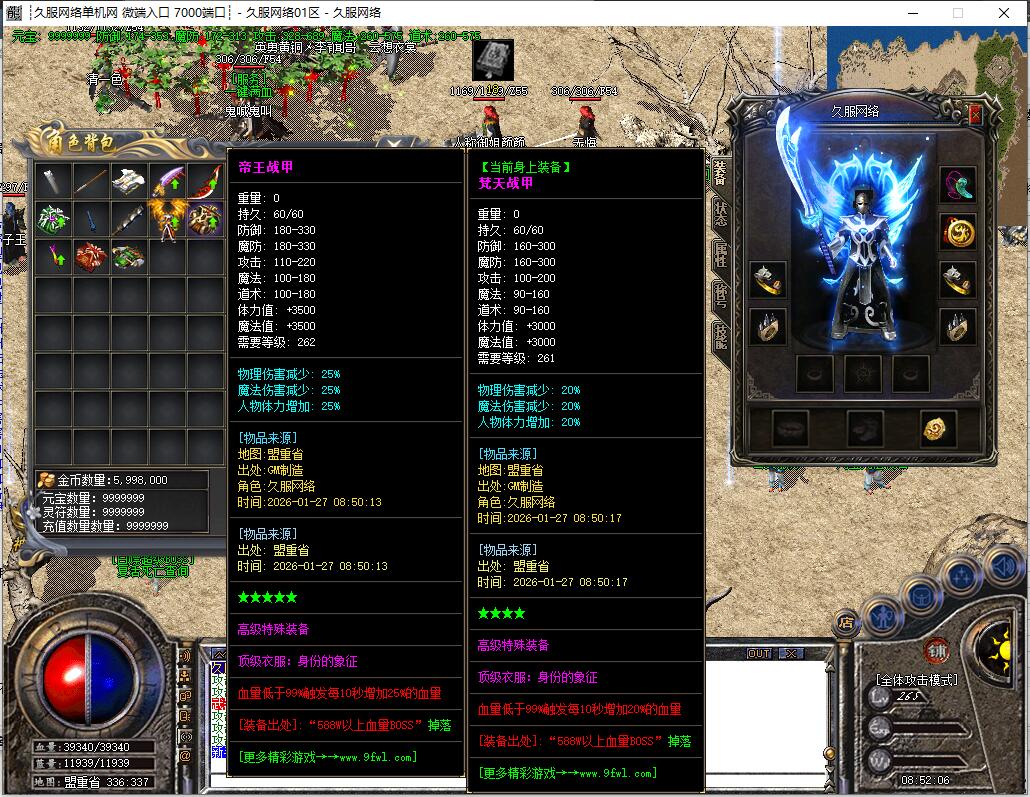Click the OUT button on the chat box
Viewport: 1030px width, 797px height.
(x=760, y=653)
